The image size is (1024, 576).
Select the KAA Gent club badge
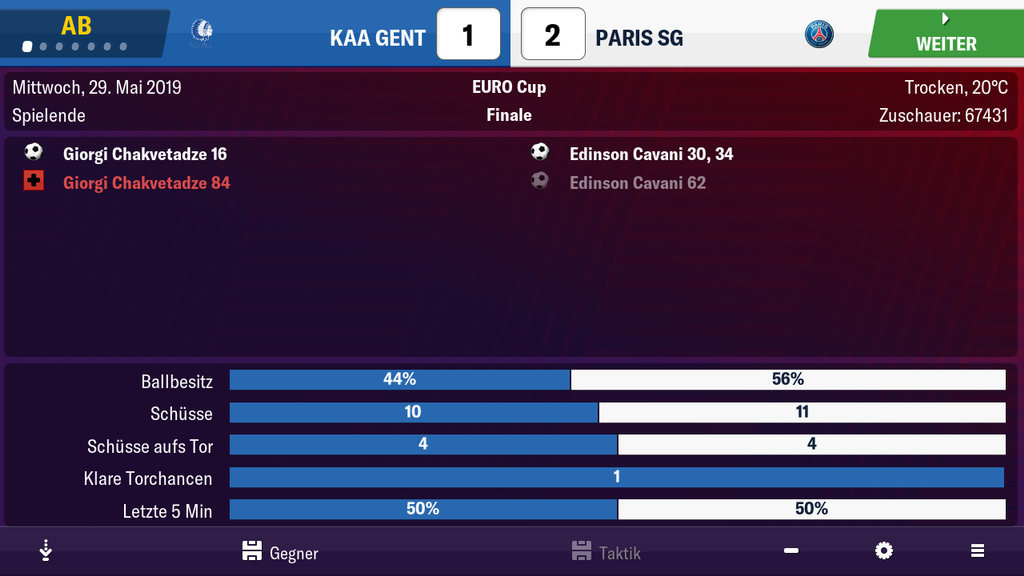(201, 35)
